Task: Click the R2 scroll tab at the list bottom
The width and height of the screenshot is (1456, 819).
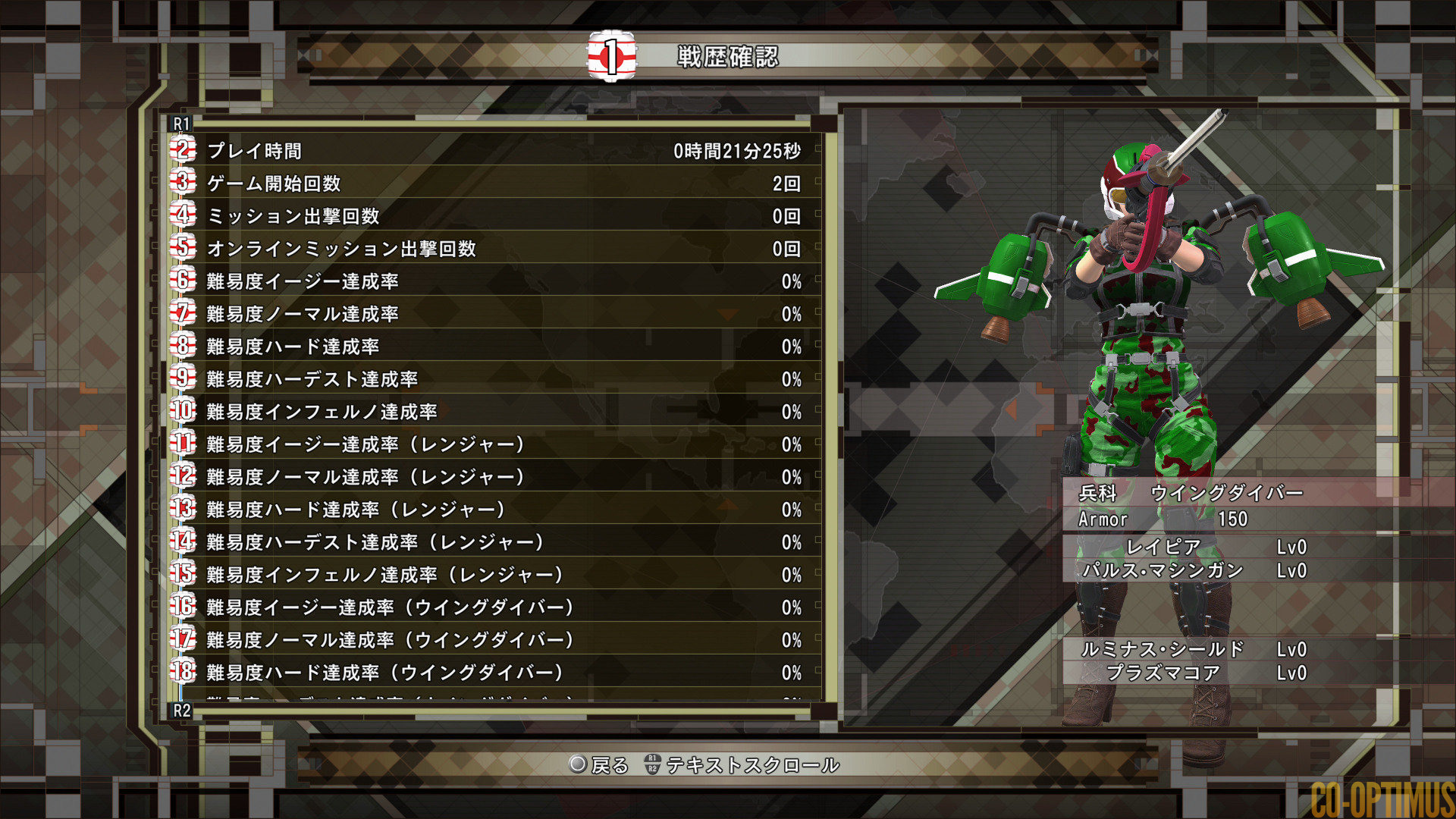Action: (x=180, y=711)
